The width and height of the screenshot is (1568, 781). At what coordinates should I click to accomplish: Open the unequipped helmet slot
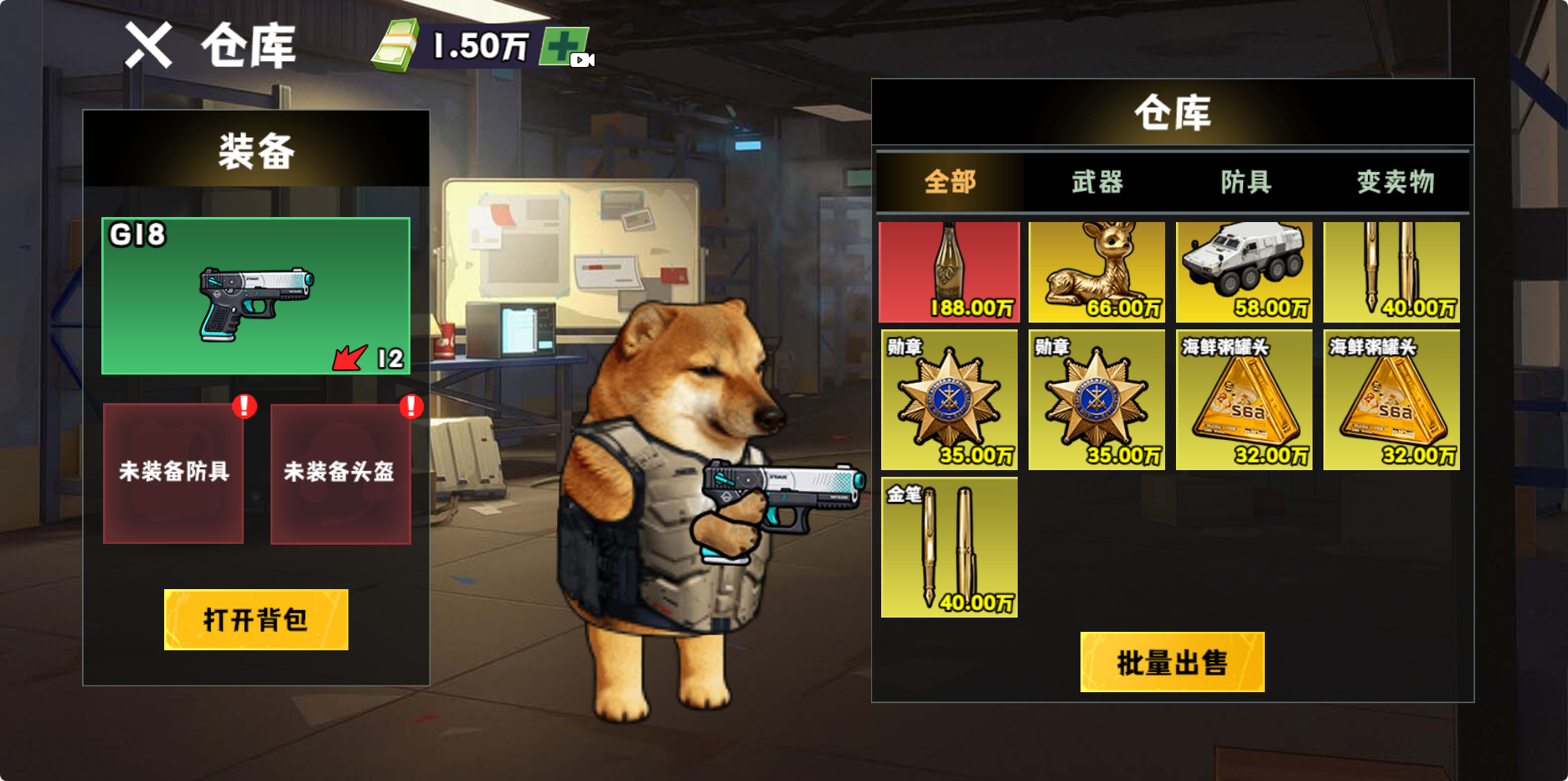pos(340,473)
